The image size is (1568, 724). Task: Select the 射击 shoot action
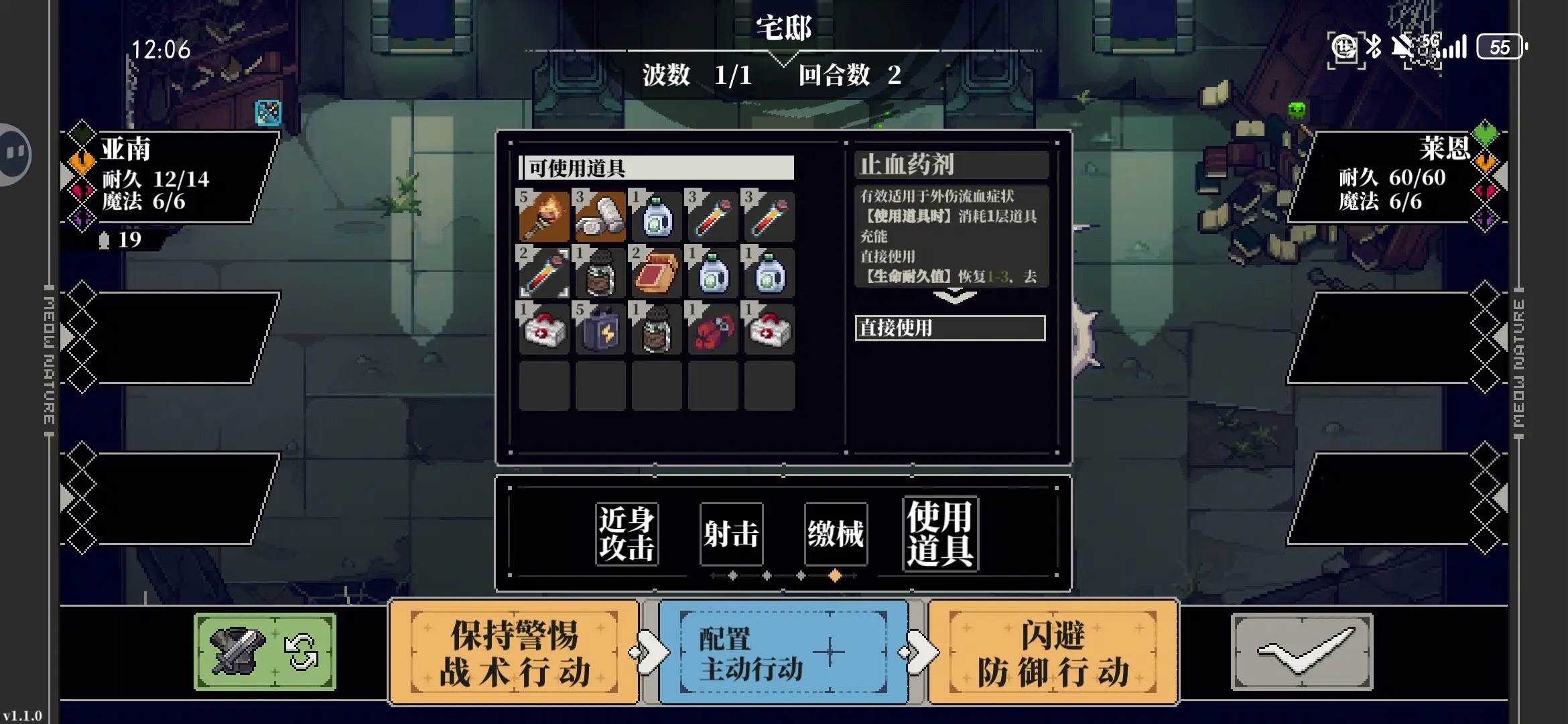tap(731, 534)
